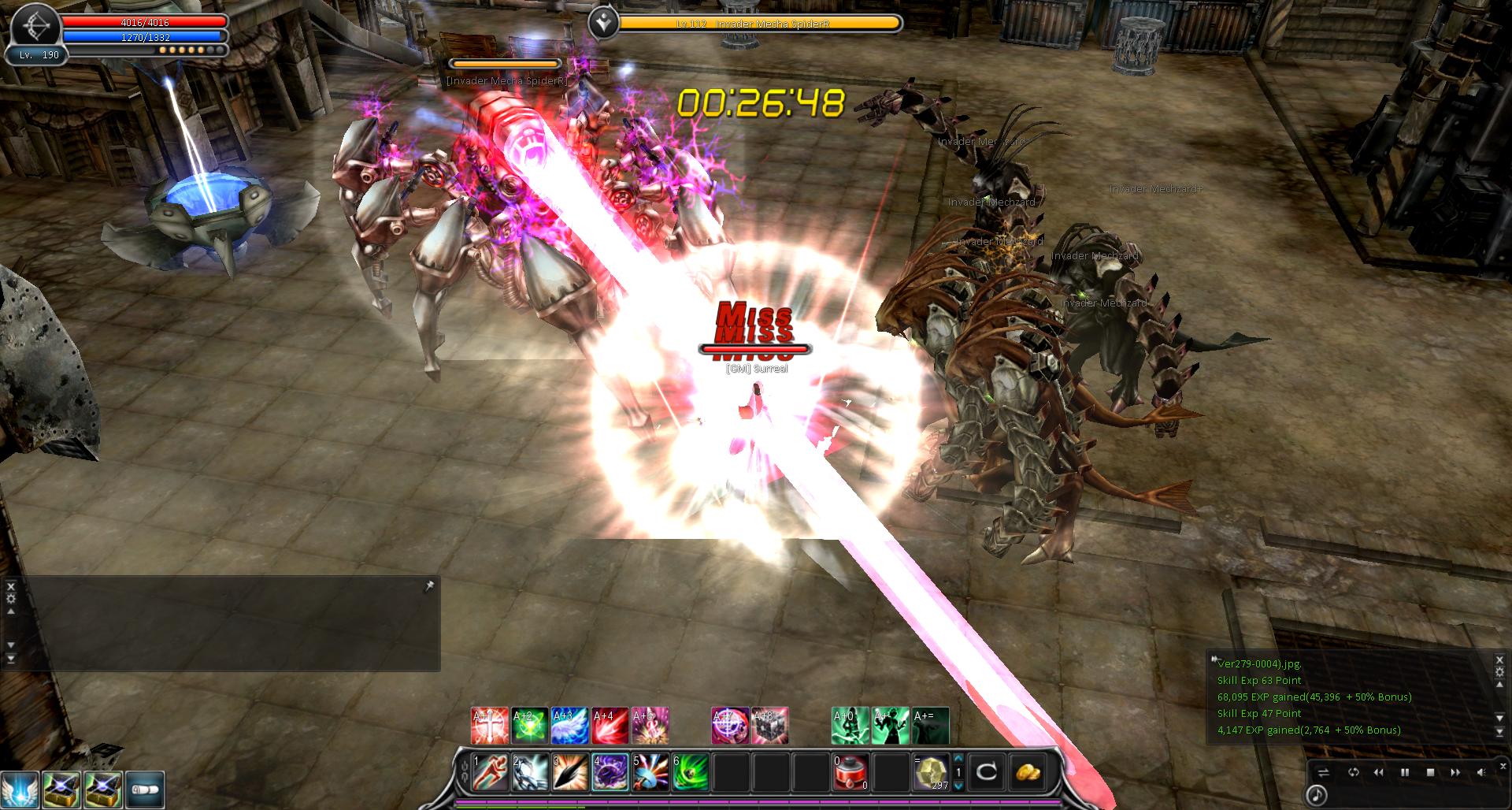Click the wings icon in bottom-left launcher
The image size is (1512, 810).
pyautogui.click(x=19, y=790)
